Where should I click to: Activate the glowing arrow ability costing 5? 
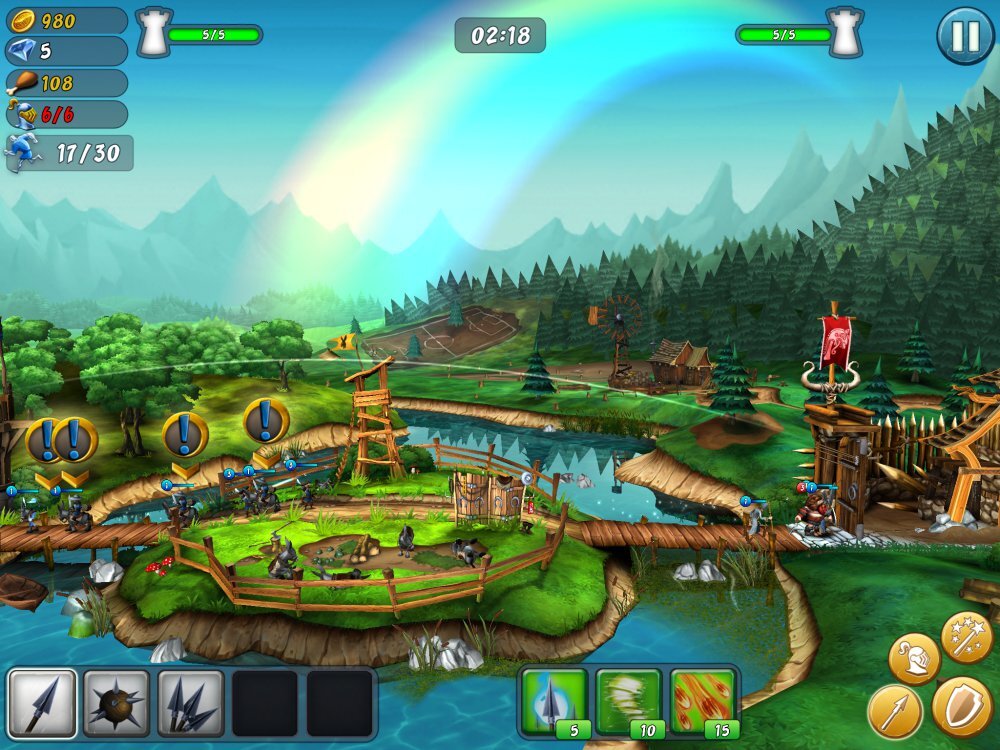[x=553, y=701]
